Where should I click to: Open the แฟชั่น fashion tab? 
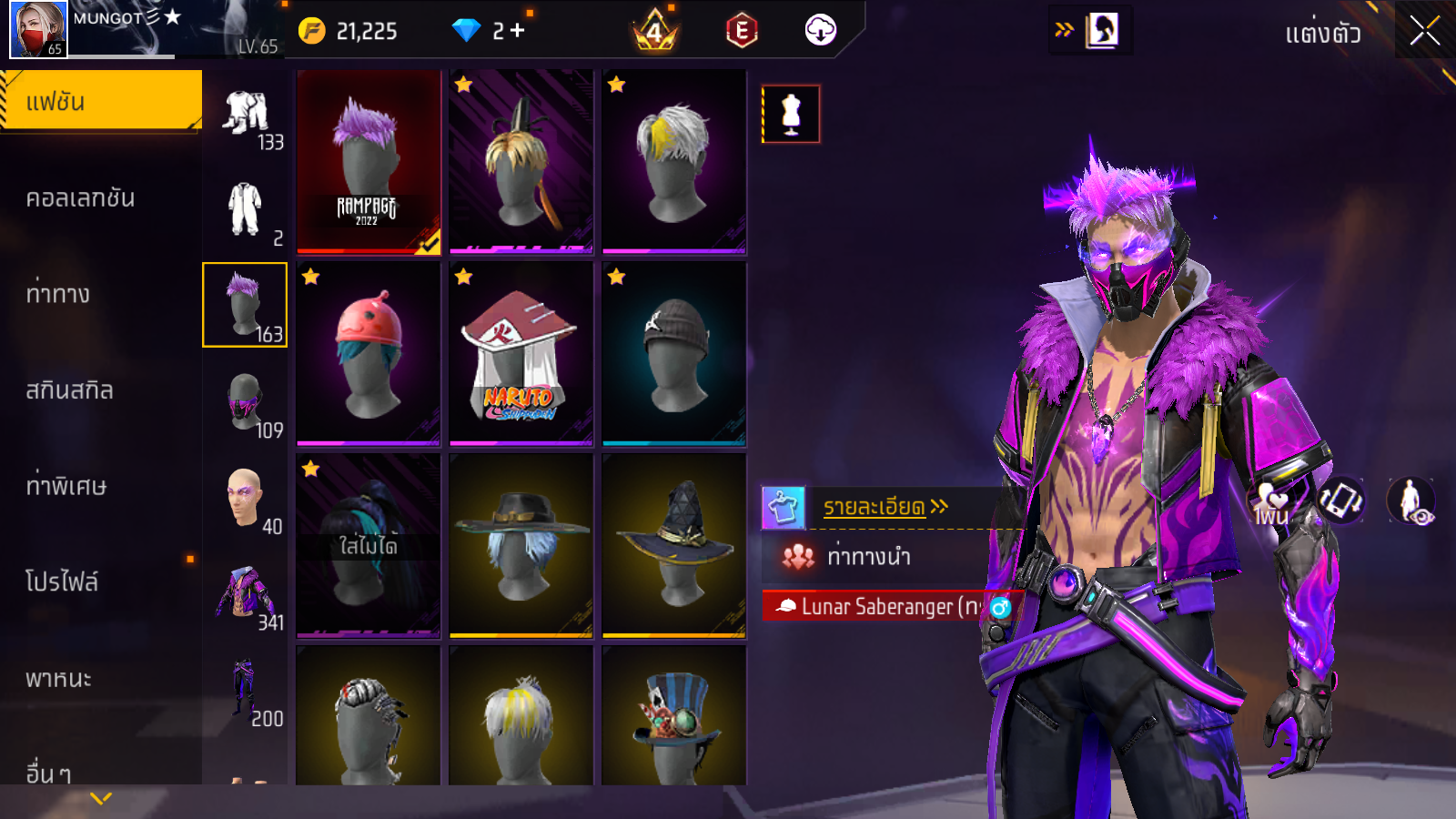100,101
